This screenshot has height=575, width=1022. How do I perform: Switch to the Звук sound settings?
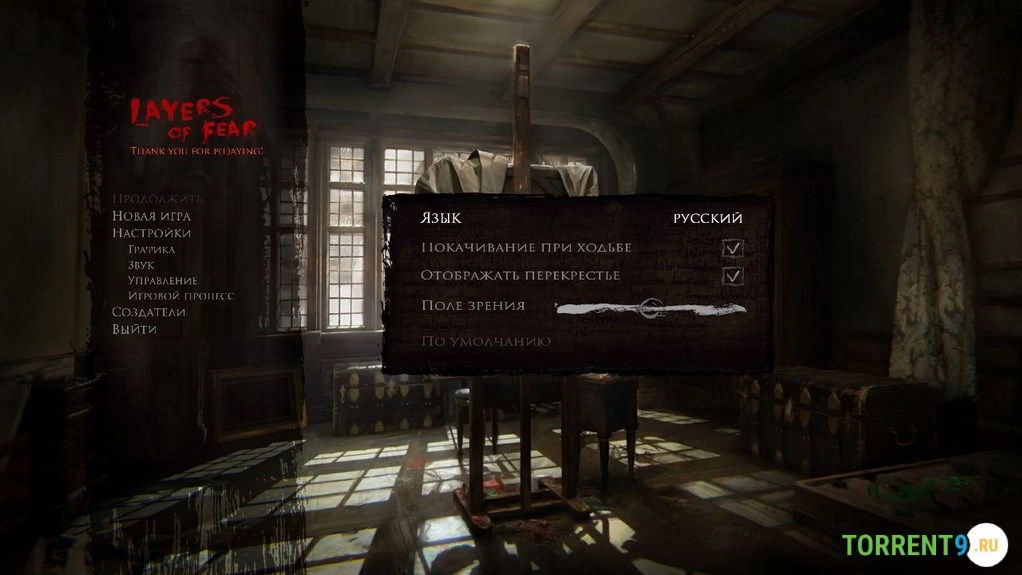point(141,265)
